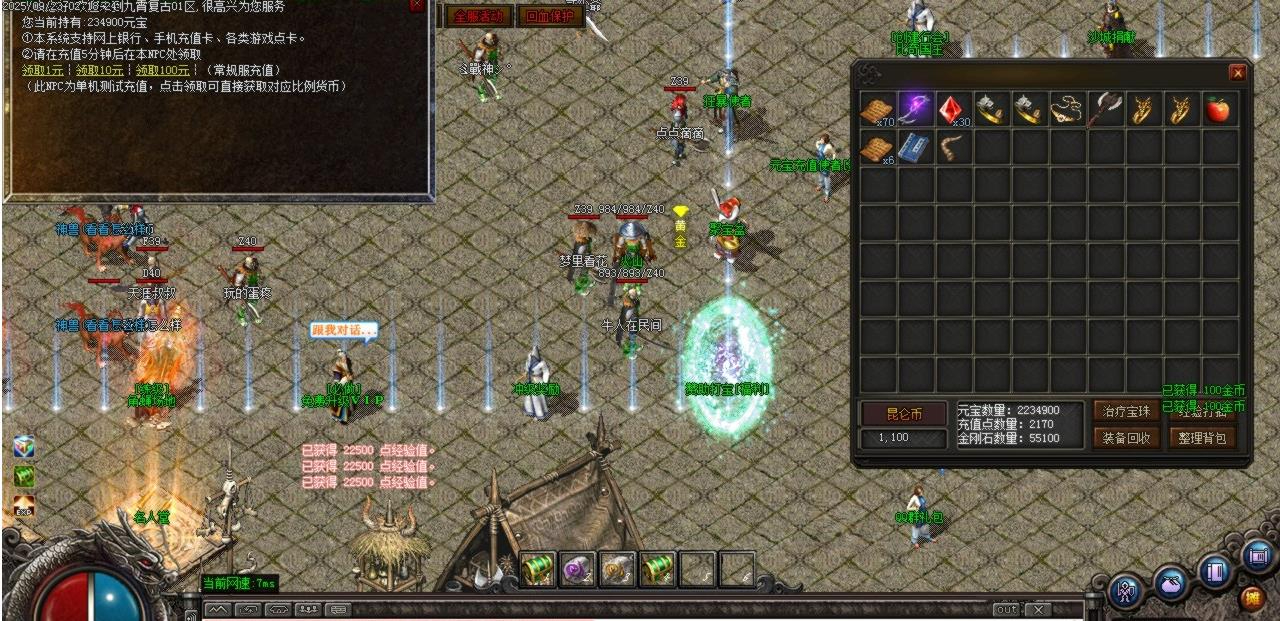
Task: Click the 昆仑币 currency button
Action: (903, 413)
